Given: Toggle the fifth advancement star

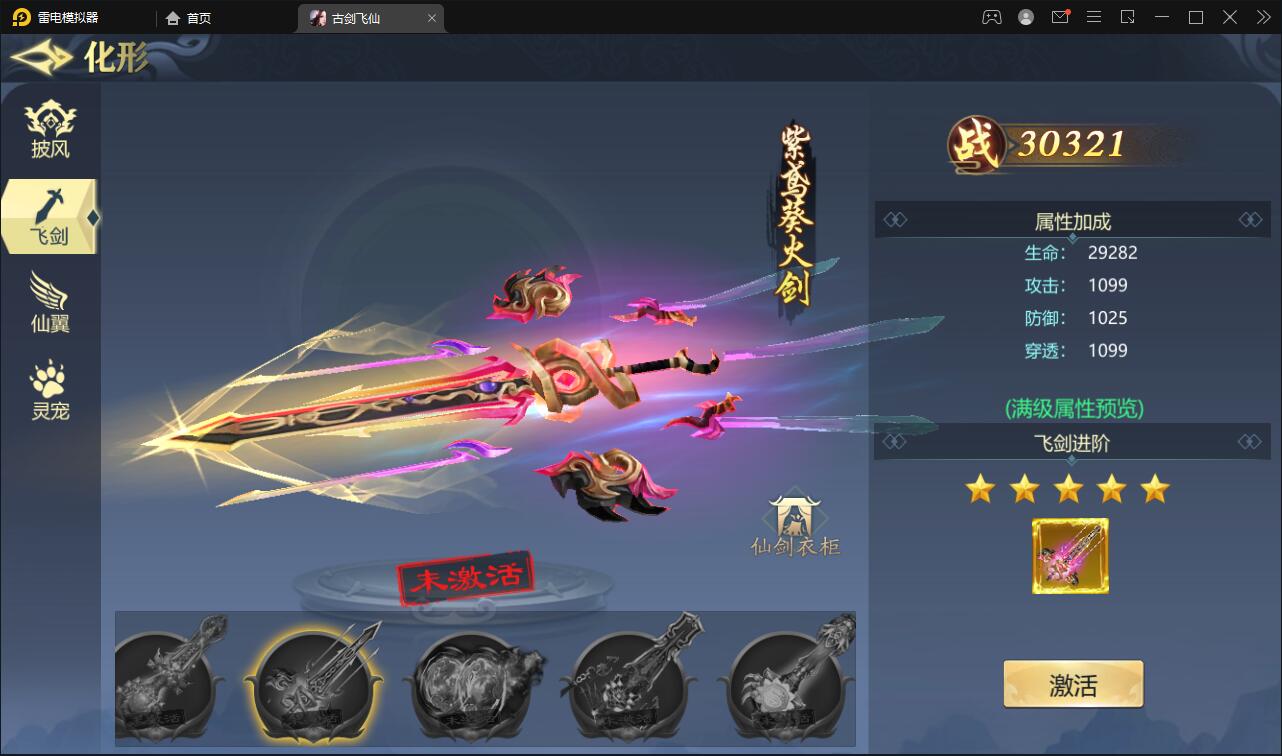Looking at the screenshot, I should [1156, 488].
